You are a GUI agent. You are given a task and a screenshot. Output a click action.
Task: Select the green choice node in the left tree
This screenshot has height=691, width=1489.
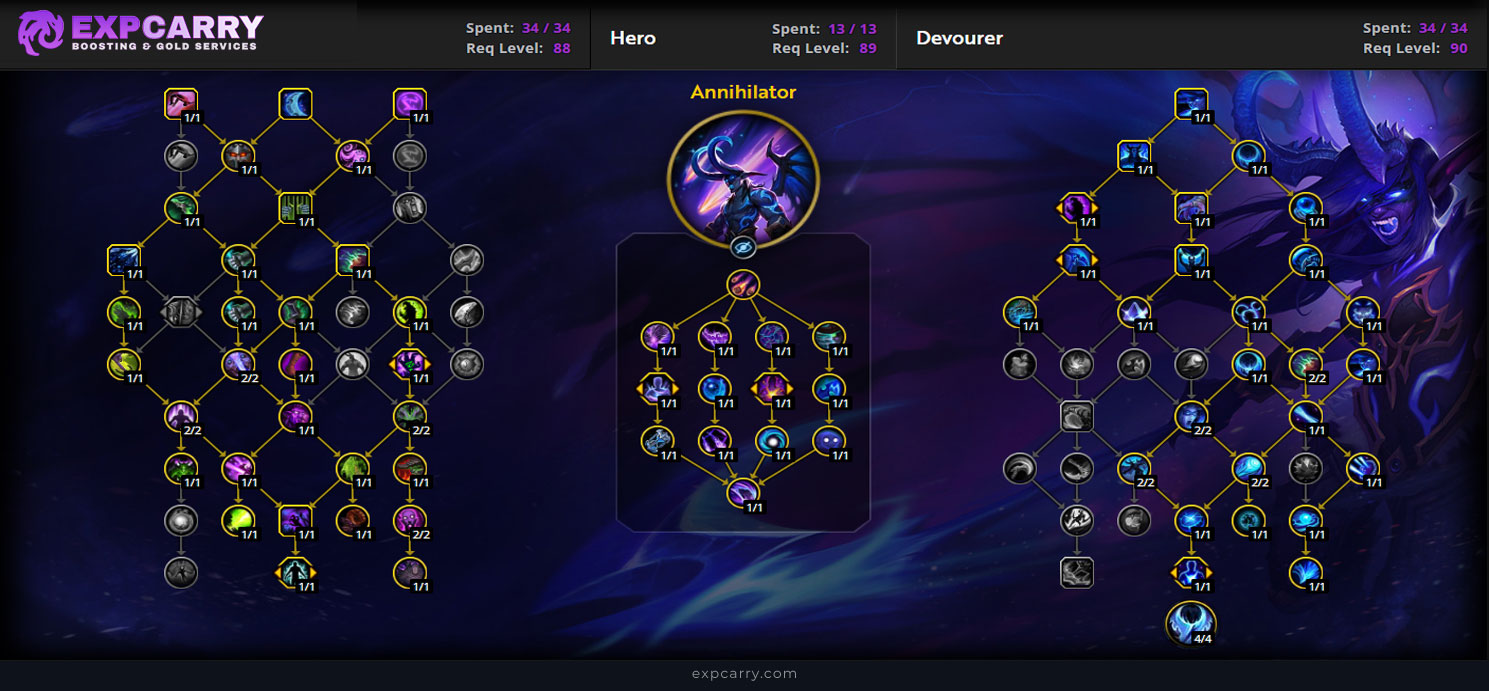[x=410, y=364]
